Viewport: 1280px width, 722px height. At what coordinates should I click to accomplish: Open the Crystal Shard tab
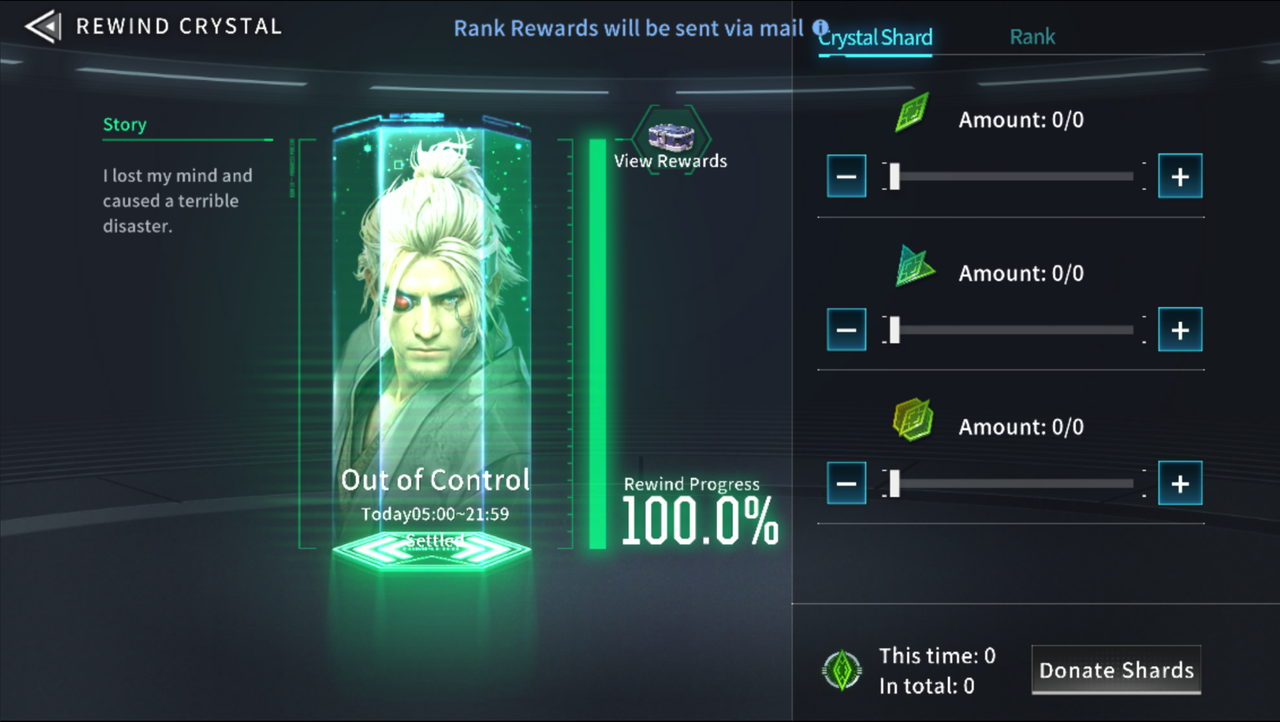point(874,37)
